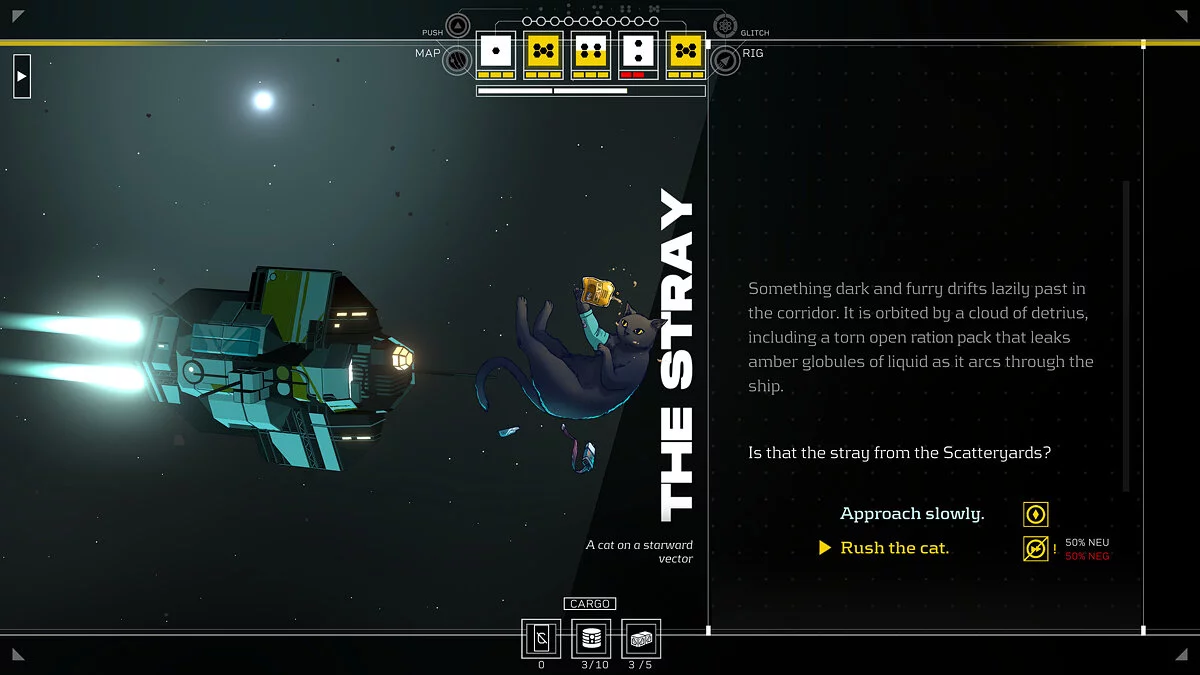
Task: Click the play-arrow tab on the left edge
Action: [x=22, y=76]
